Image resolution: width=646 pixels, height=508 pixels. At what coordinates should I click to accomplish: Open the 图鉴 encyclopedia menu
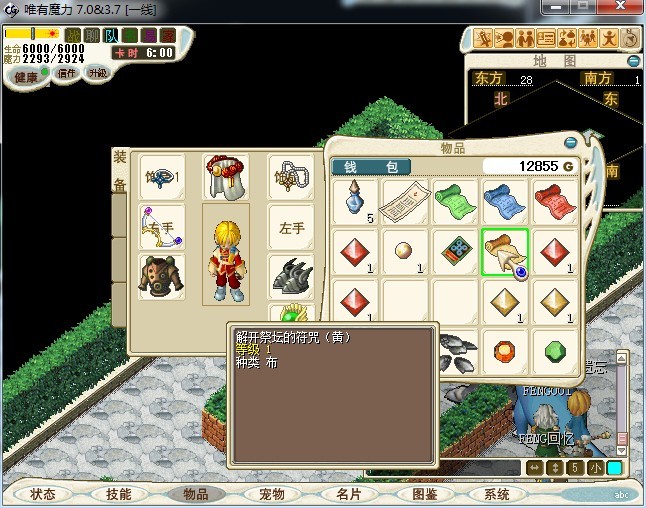click(424, 494)
